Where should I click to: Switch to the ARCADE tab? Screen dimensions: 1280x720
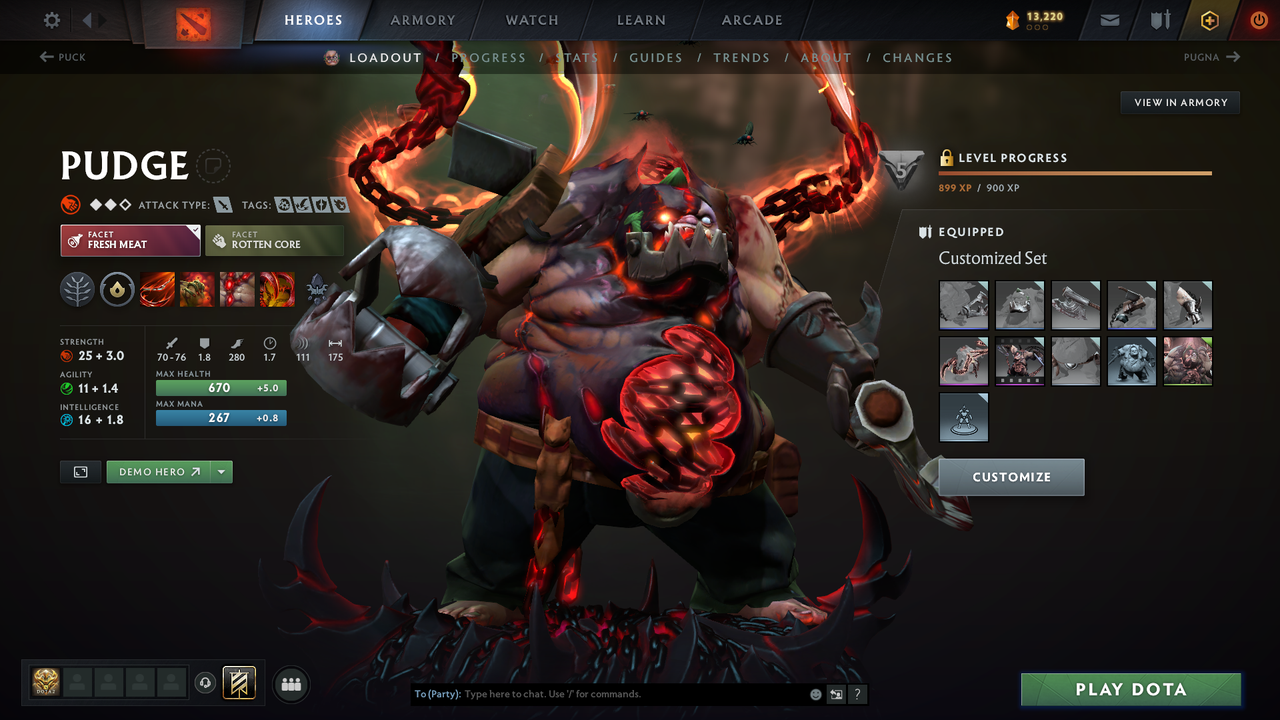tap(751, 19)
